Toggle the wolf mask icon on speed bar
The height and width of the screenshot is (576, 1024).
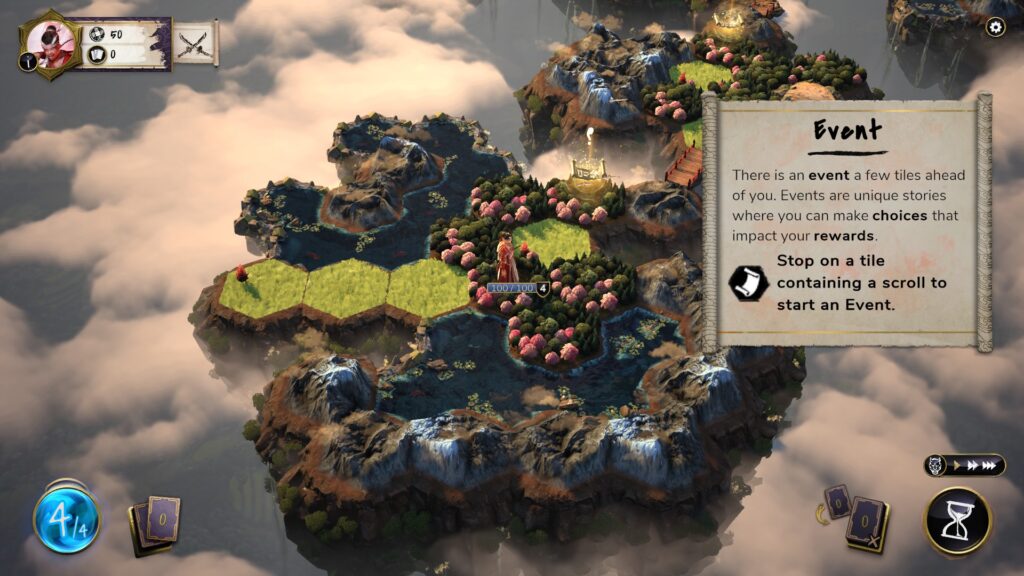[937, 466]
